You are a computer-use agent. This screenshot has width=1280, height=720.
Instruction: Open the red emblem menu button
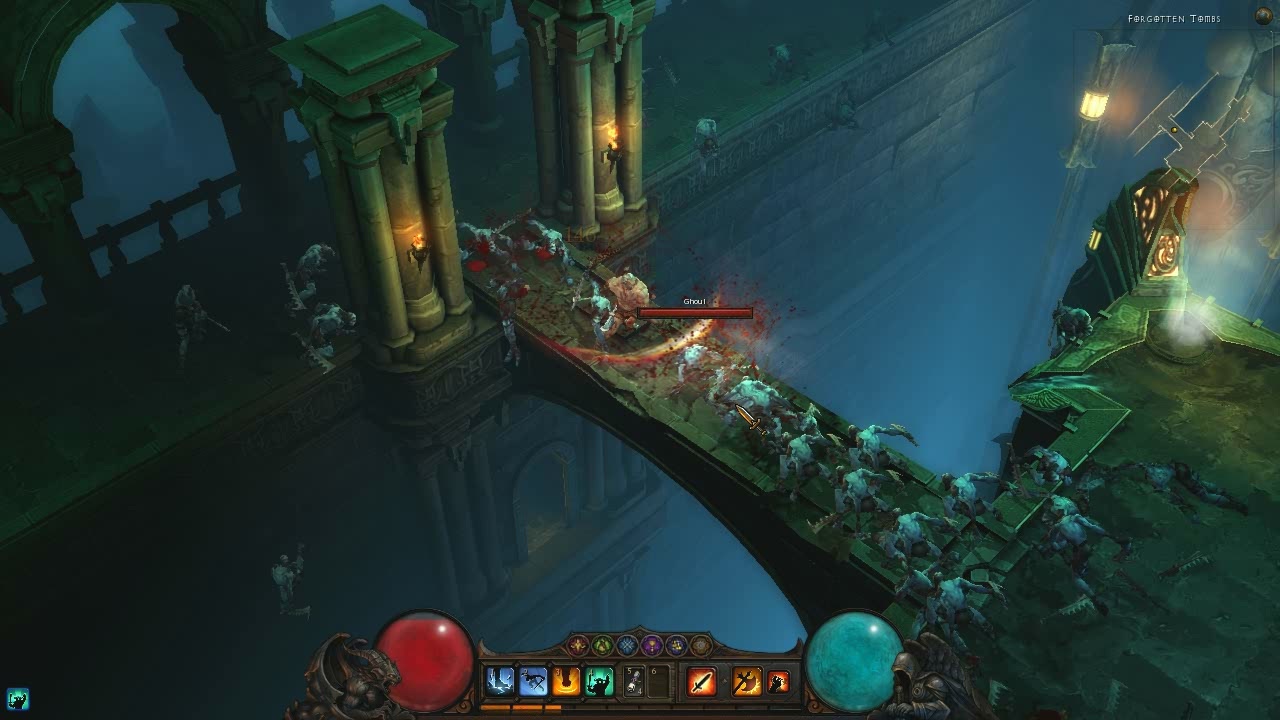click(x=578, y=645)
